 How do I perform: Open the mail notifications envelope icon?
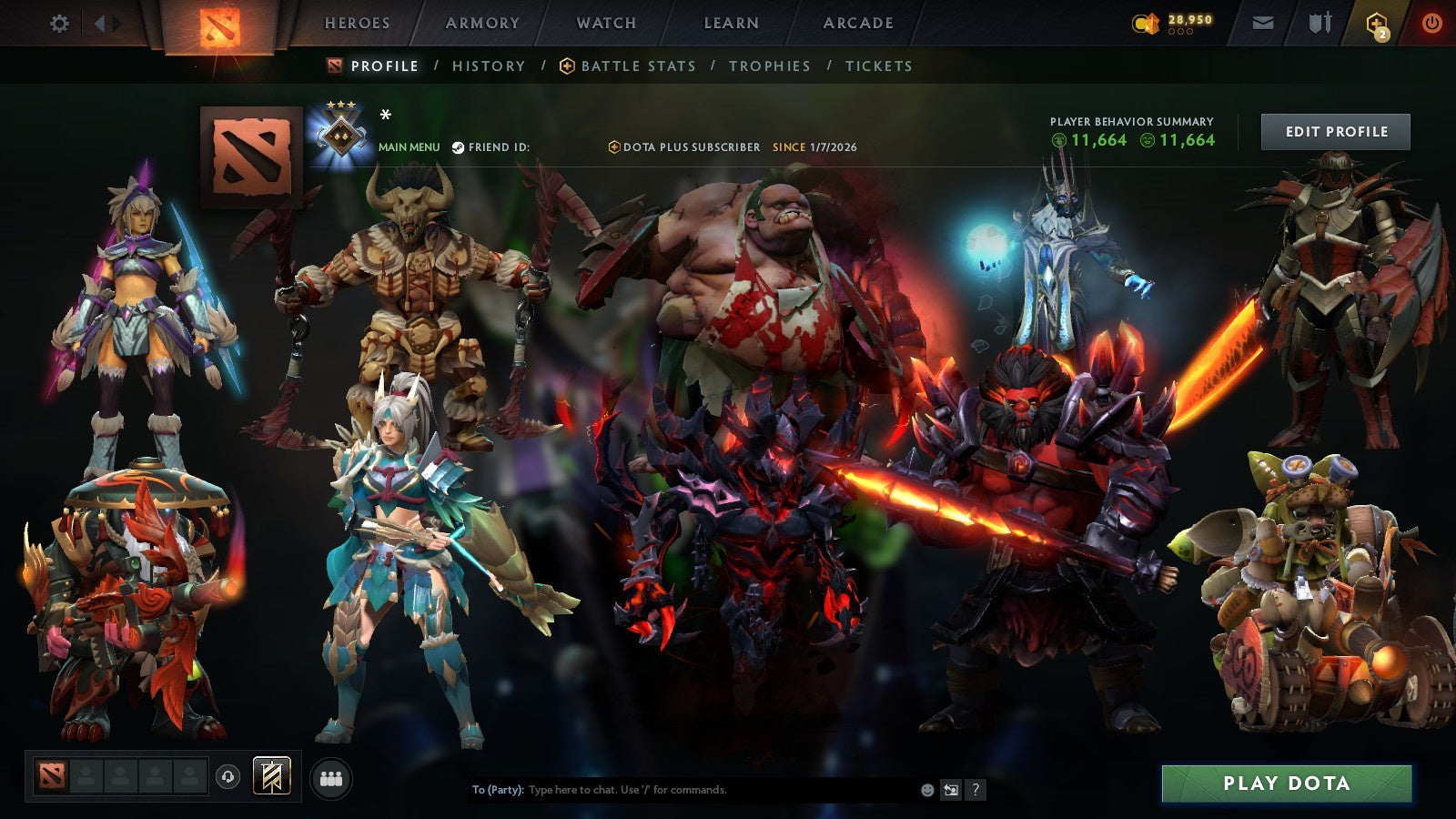click(x=1263, y=22)
